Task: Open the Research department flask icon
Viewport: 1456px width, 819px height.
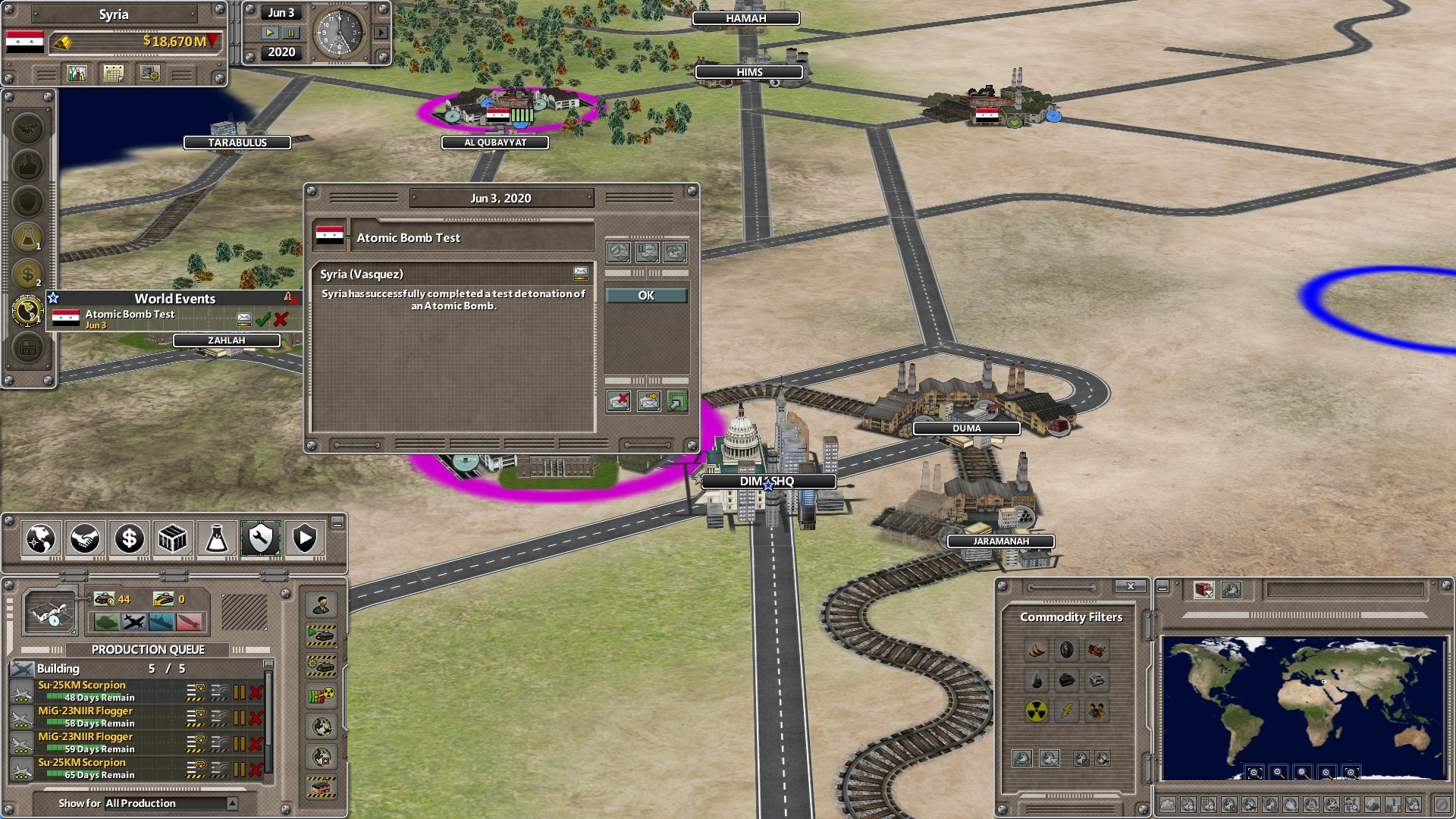Action: point(216,539)
